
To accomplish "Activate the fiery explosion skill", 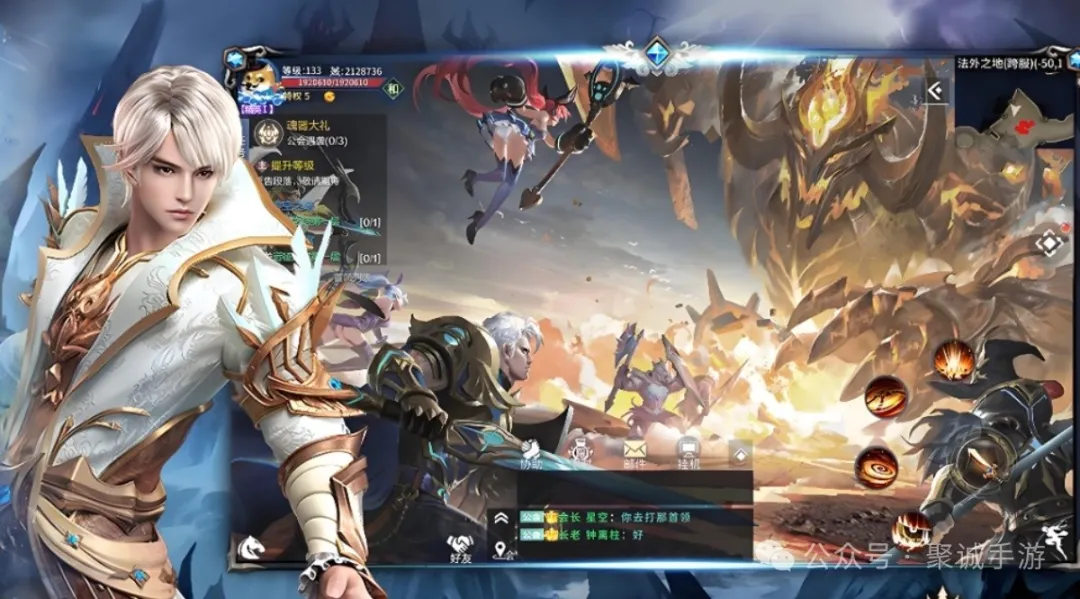I will coord(953,360).
